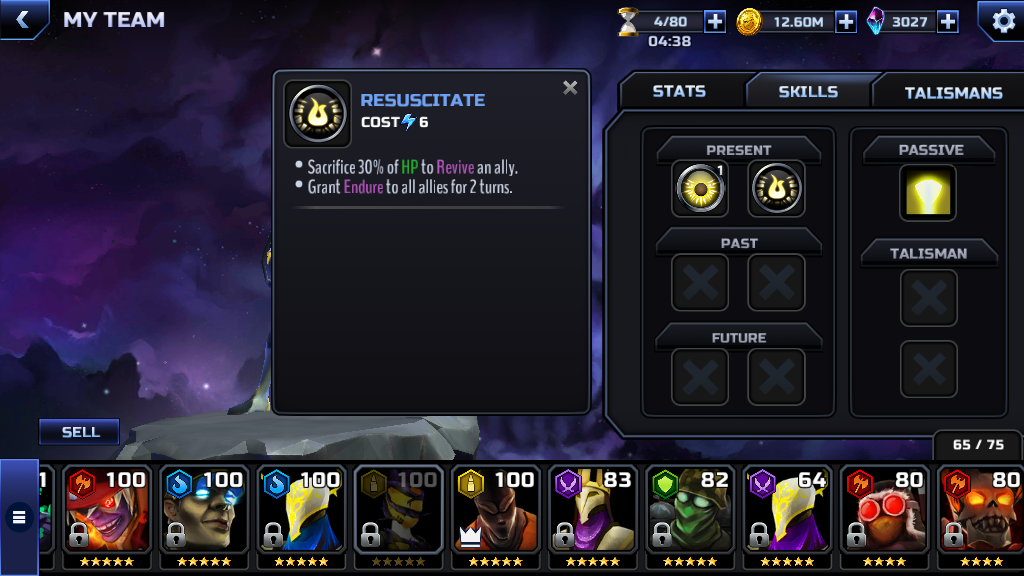The image size is (1024, 576).
Task: Sell the selected character
Action: [x=80, y=432]
